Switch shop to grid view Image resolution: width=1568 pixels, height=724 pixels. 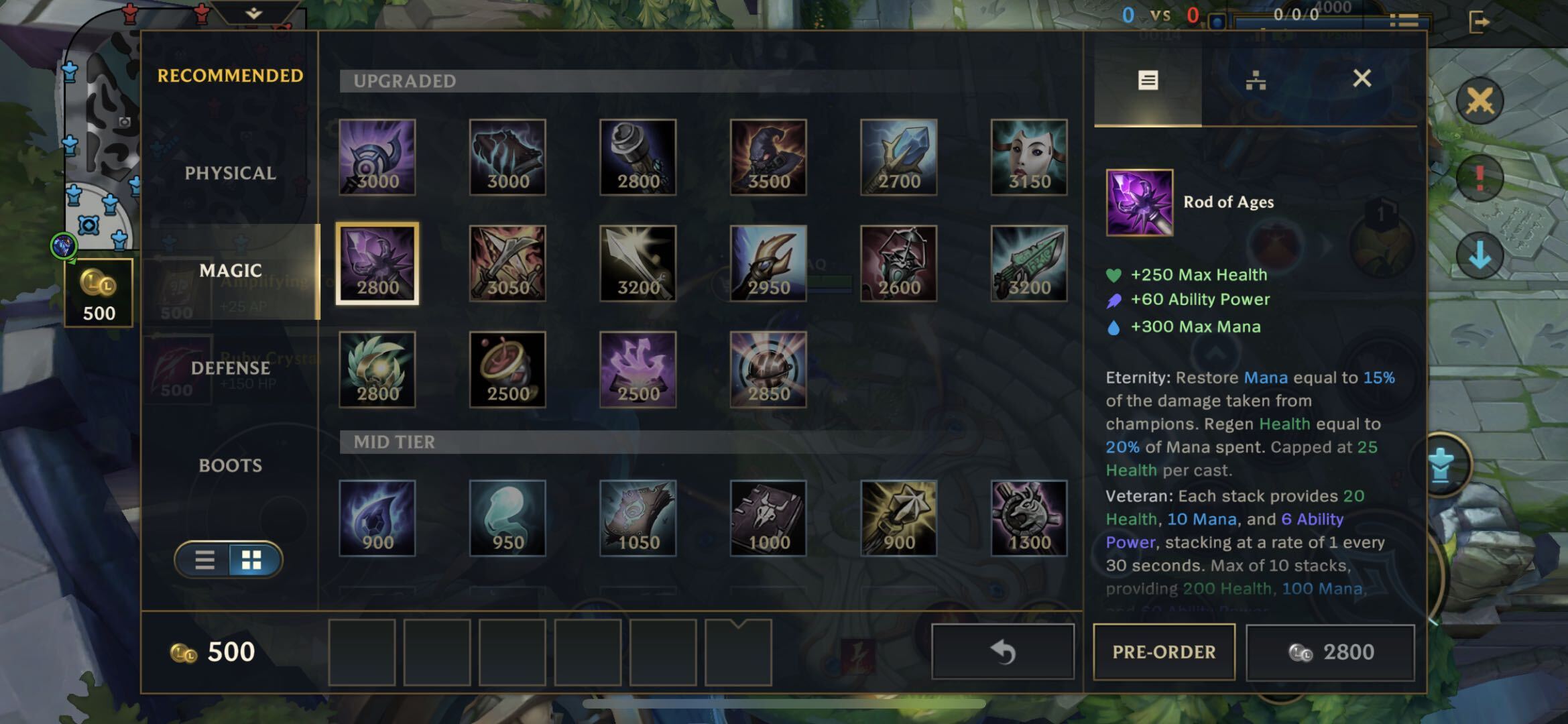click(252, 560)
